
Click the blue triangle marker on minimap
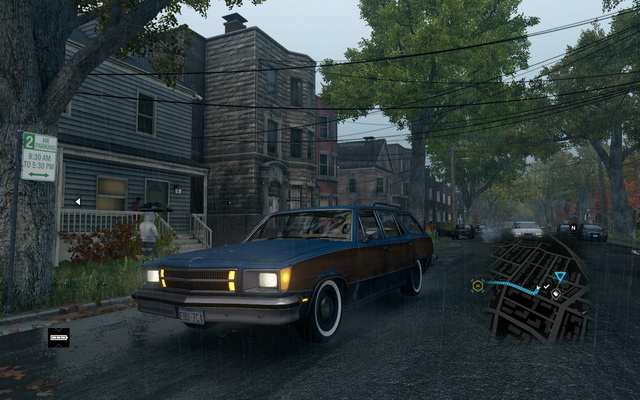tap(560, 276)
